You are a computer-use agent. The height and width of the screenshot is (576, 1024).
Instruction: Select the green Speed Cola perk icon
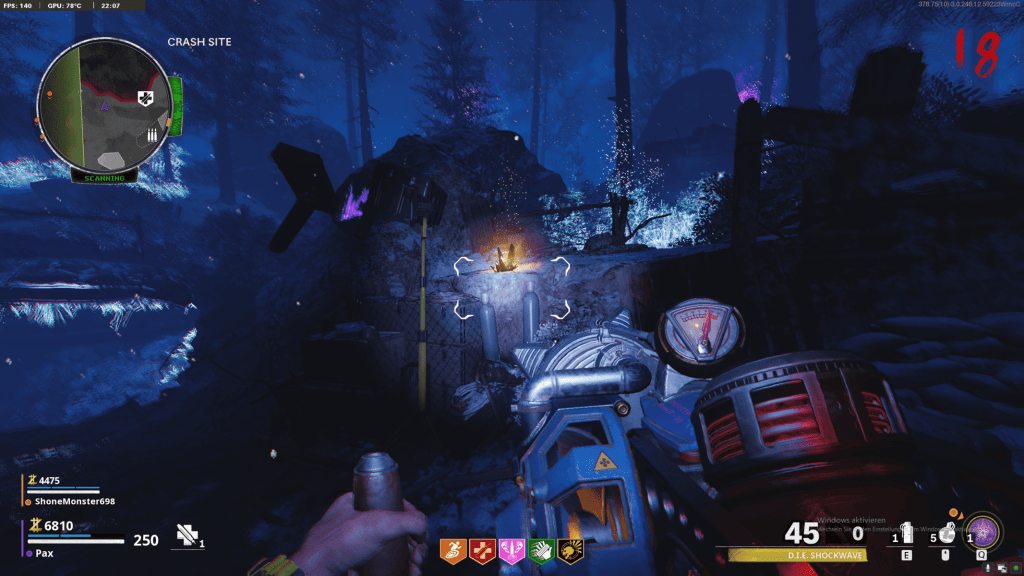pyautogui.click(x=541, y=549)
